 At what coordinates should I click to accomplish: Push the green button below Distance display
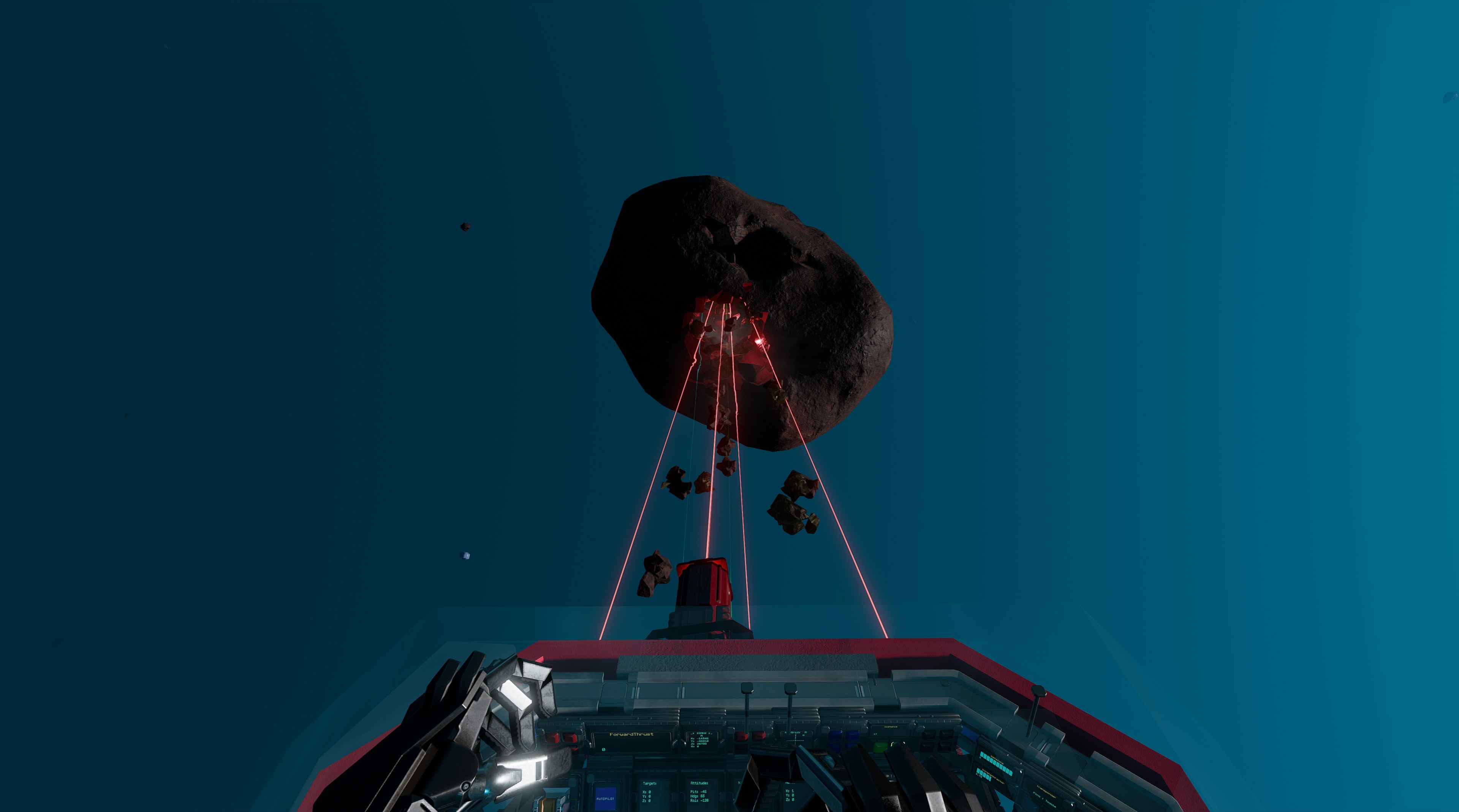pyautogui.click(x=880, y=747)
